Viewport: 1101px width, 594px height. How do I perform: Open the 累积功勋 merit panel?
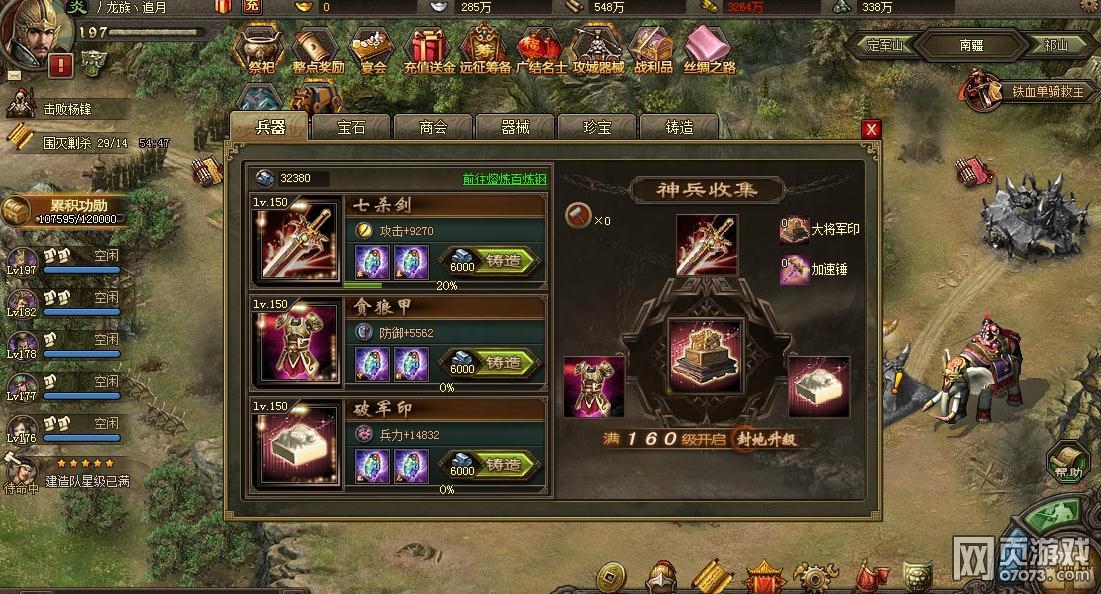[x=66, y=210]
